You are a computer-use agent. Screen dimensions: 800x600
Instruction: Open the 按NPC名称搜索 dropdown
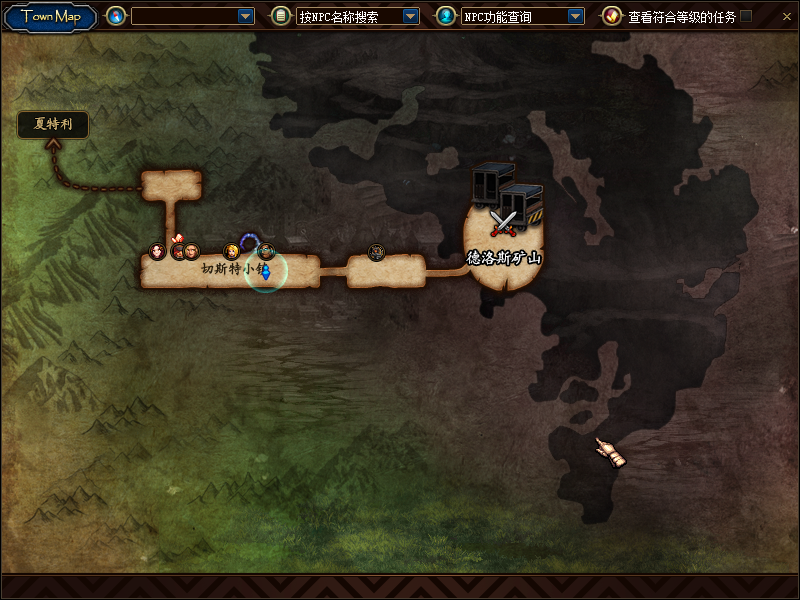(410, 16)
